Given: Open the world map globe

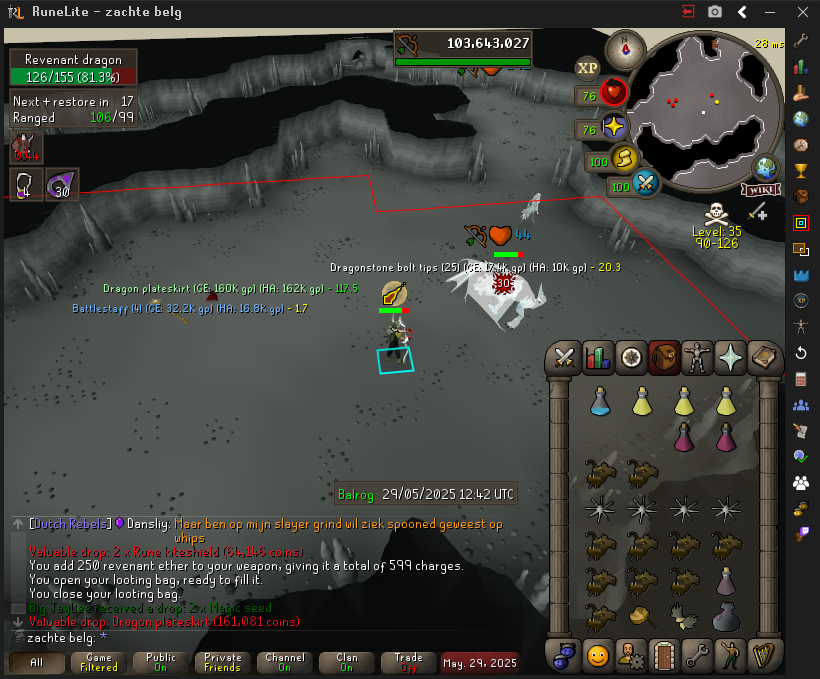Looking at the screenshot, I should [767, 168].
